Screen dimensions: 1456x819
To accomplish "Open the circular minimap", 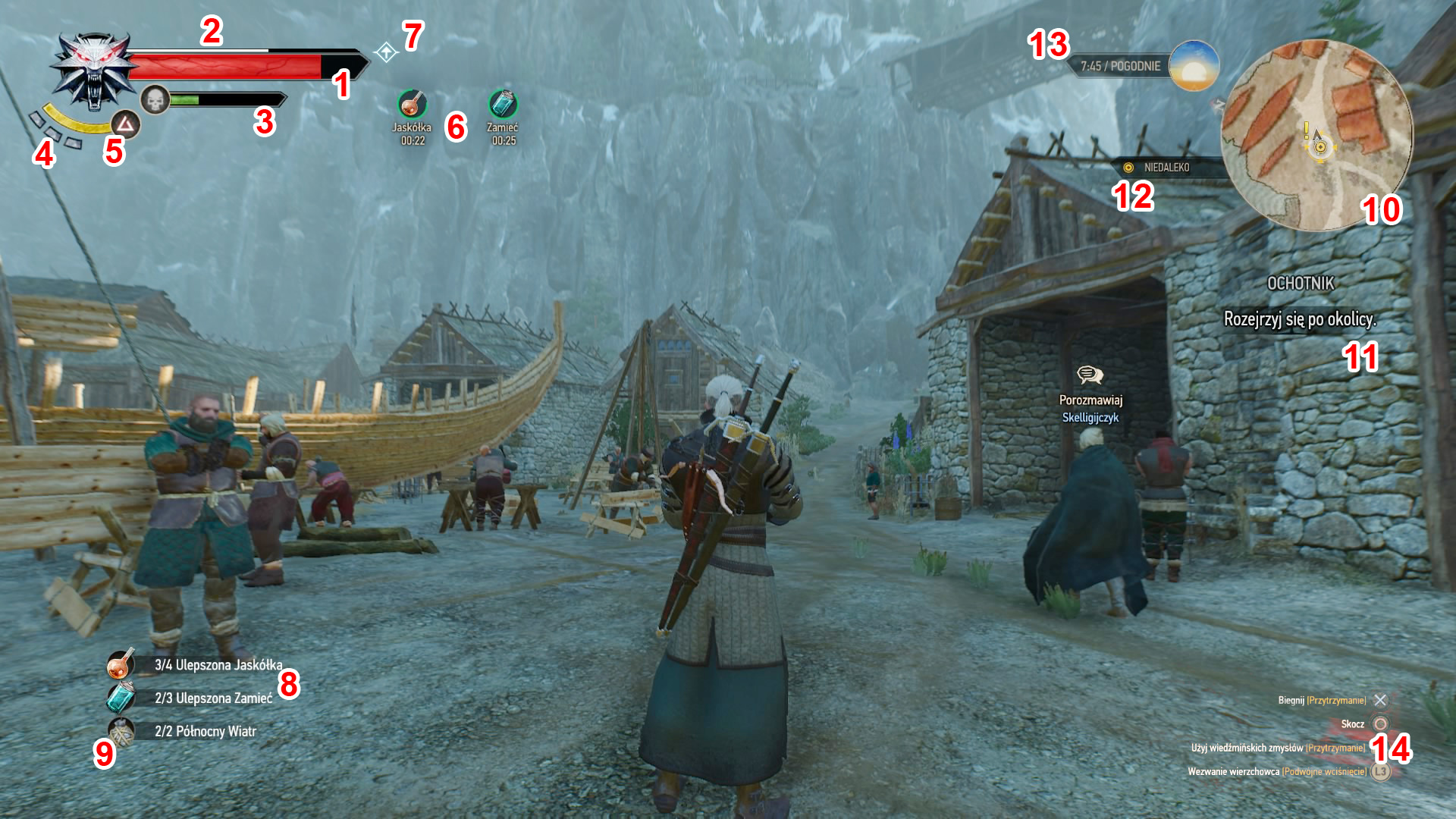I will pyautogui.click(x=1318, y=136).
